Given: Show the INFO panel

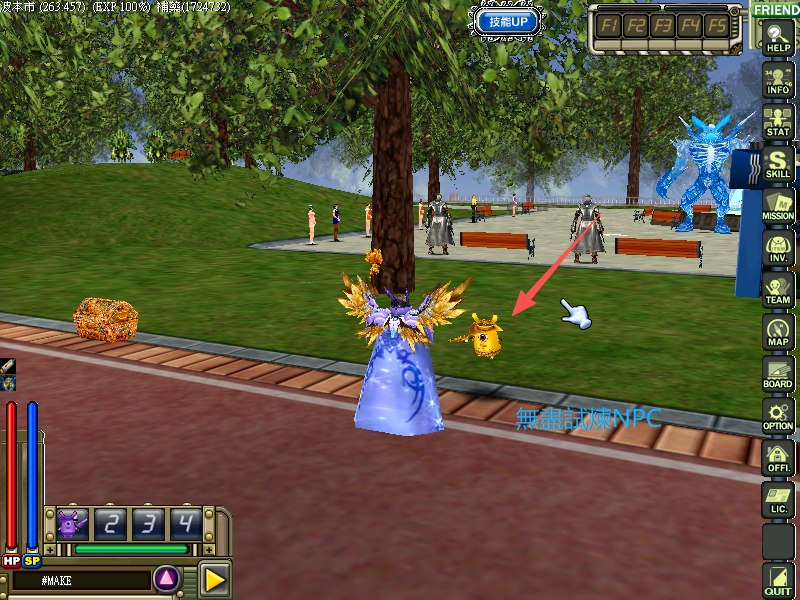Looking at the screenshot, I should 778,80.
